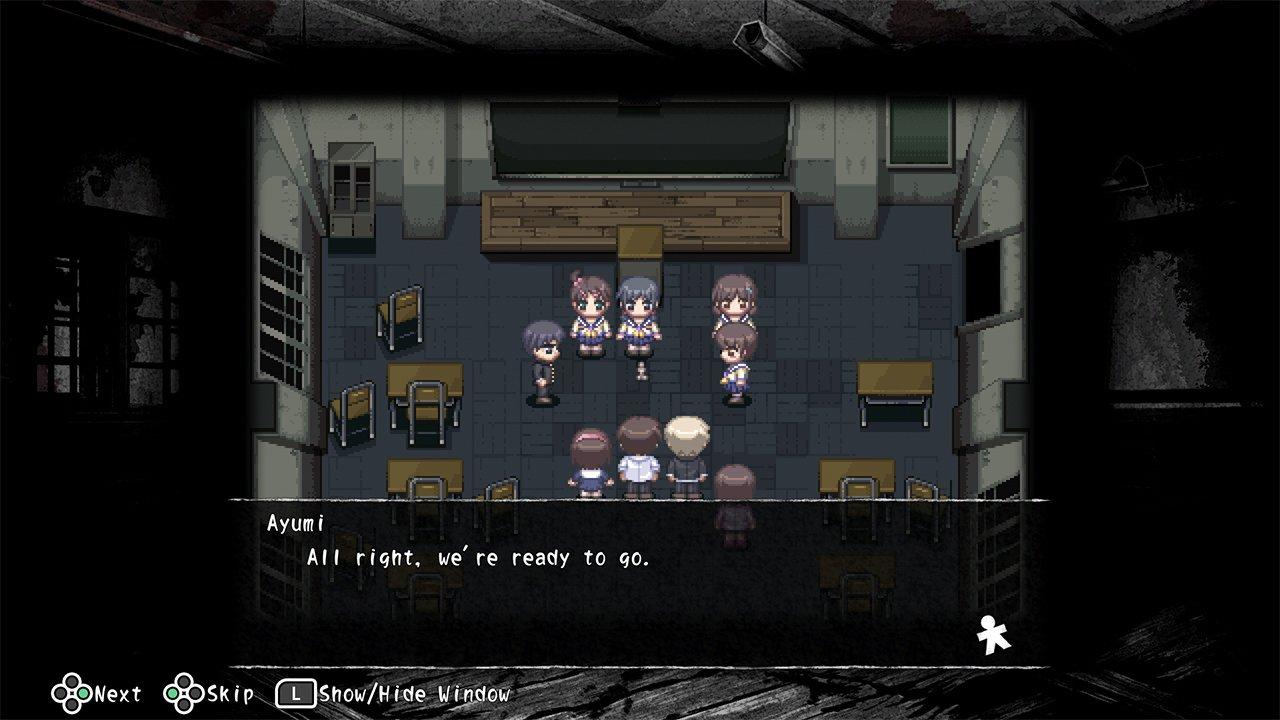Click the window on the right classroom wall
The width and height of the screenshot is (1280, 720).
[918, 135]
